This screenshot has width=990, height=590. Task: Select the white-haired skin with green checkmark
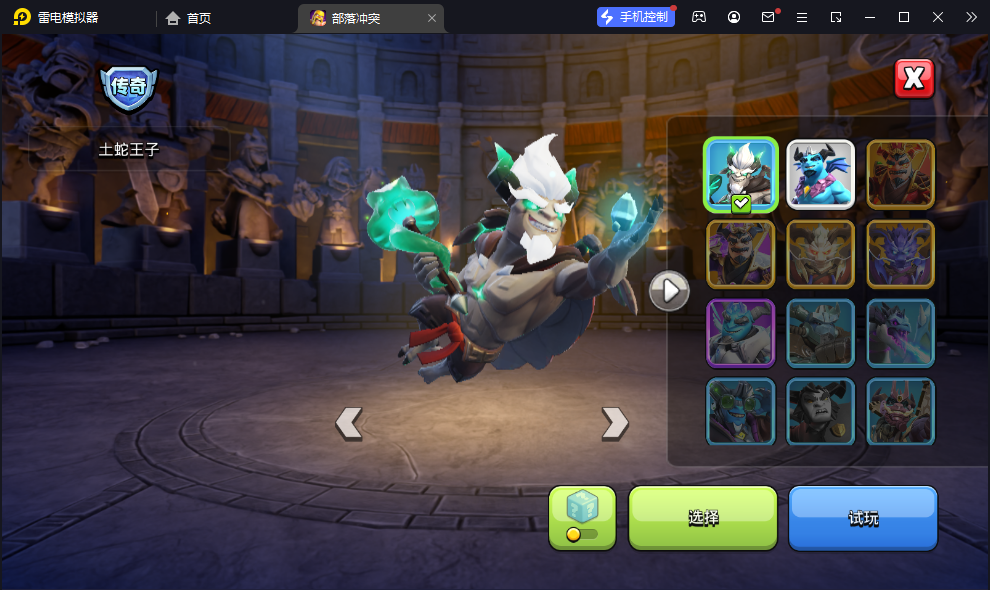741,174
